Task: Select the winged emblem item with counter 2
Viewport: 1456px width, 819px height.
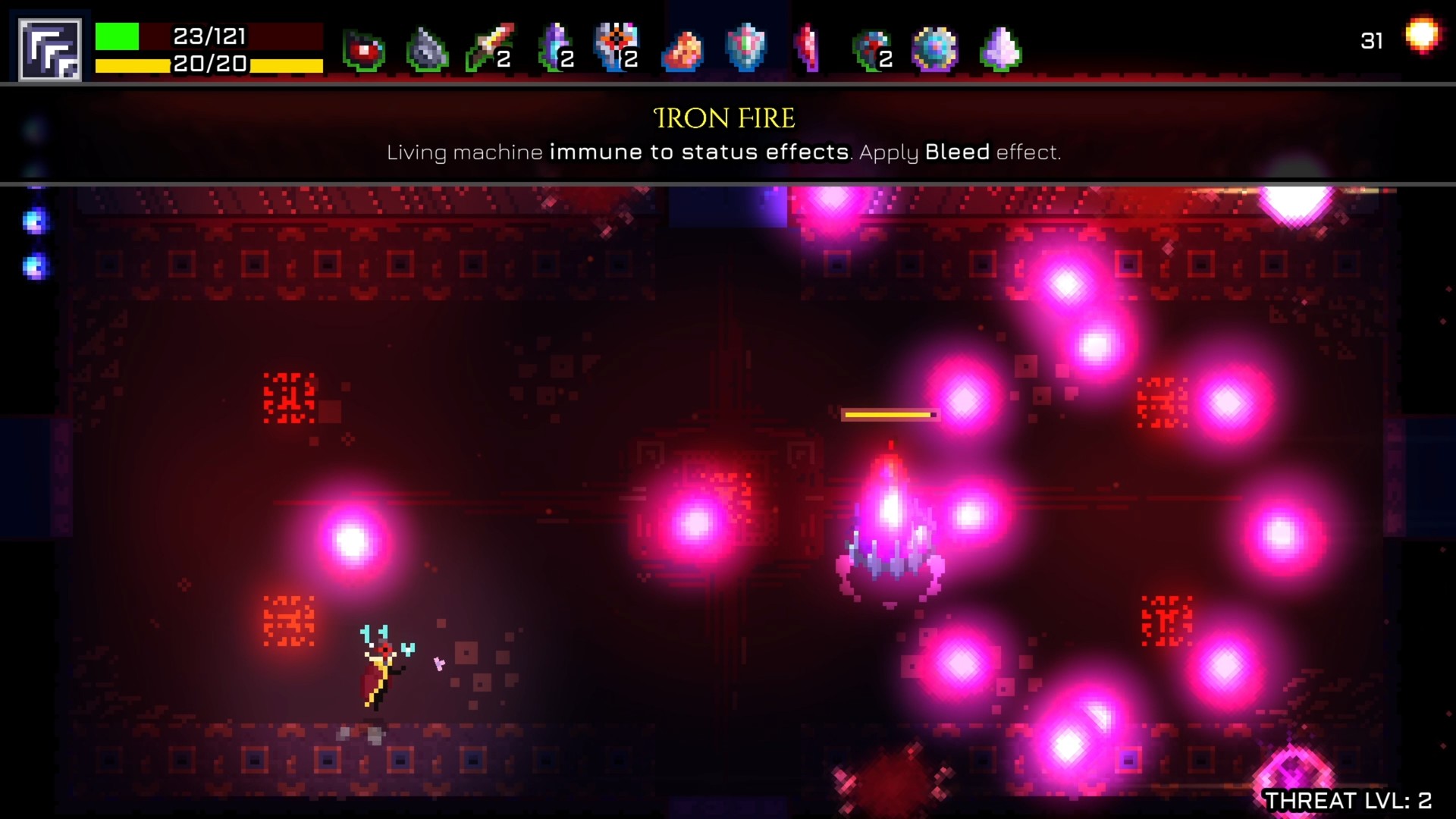Action: click(614, 49)
